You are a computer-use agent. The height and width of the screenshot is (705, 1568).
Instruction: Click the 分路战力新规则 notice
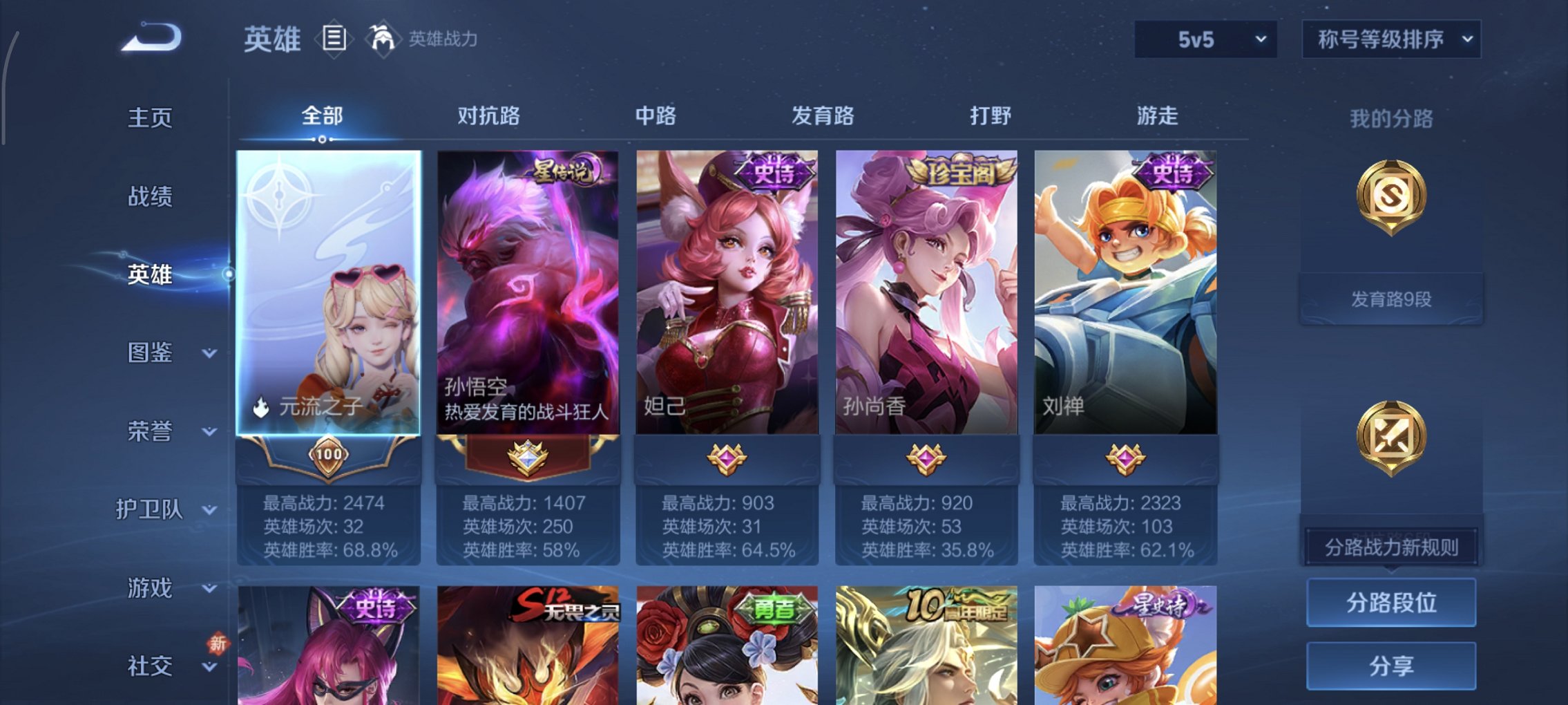point(1390,547)
